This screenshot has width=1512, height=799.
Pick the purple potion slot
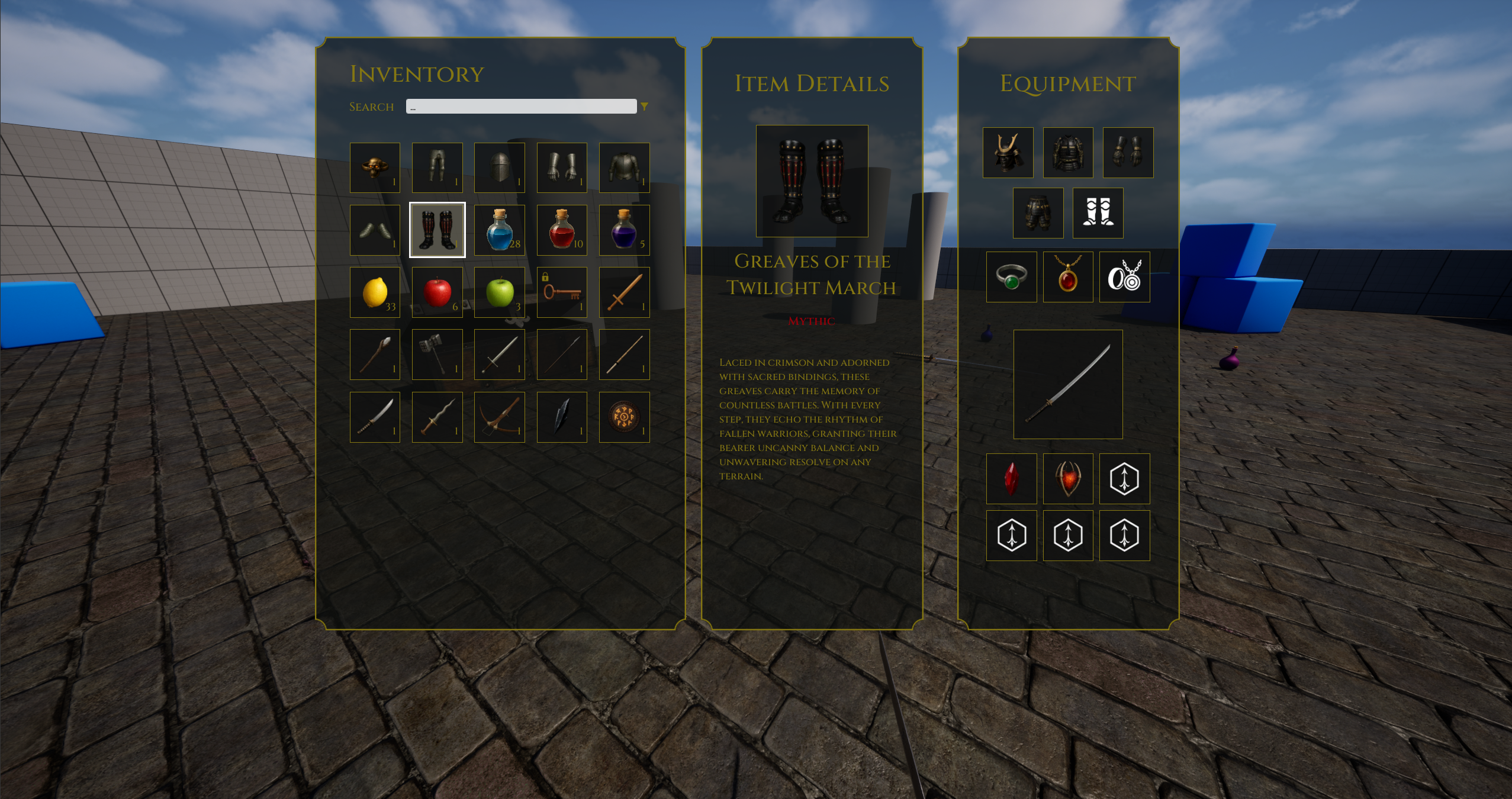coord(624,230)
